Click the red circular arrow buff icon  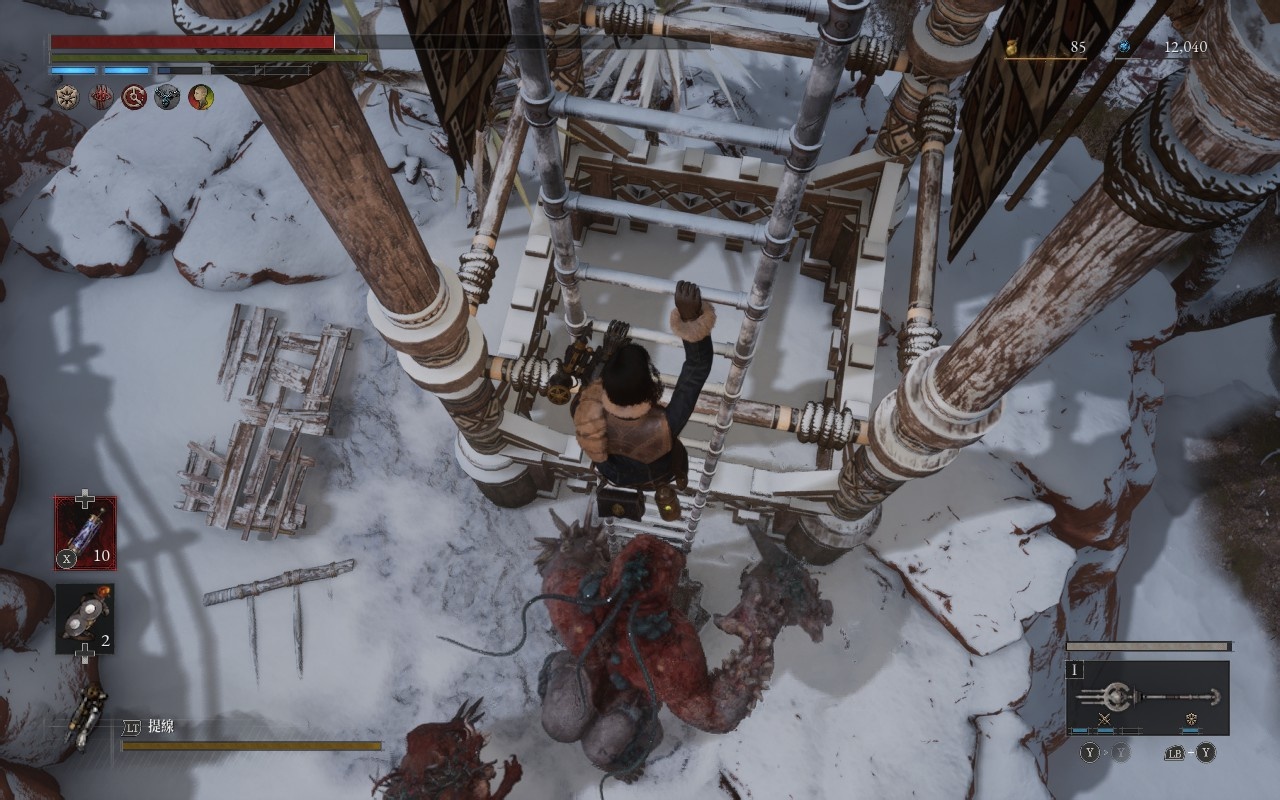tap(135, 97)
